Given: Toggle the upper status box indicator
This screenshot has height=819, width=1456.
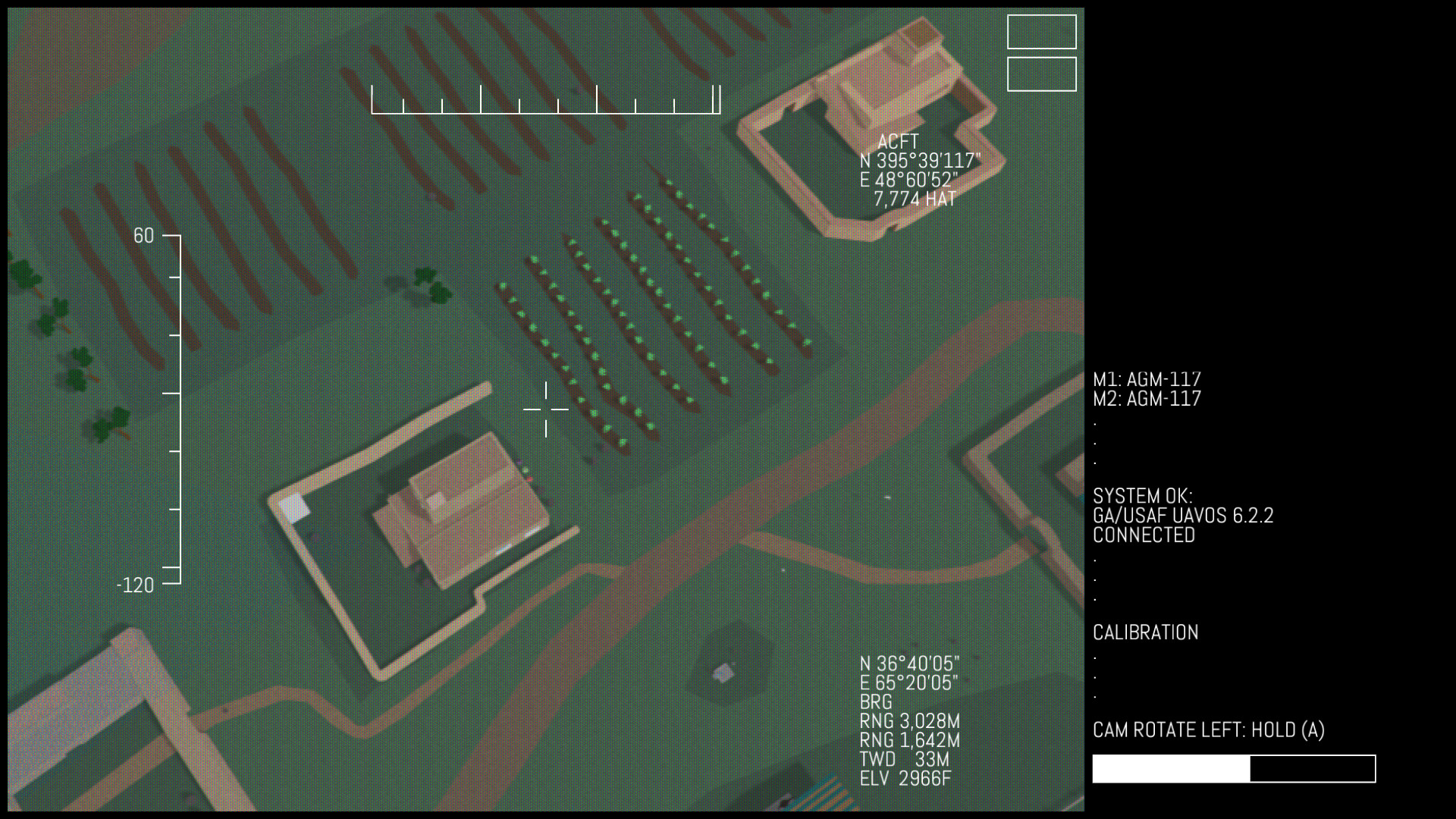Looking at the screenshot, I should [1041, 33].
